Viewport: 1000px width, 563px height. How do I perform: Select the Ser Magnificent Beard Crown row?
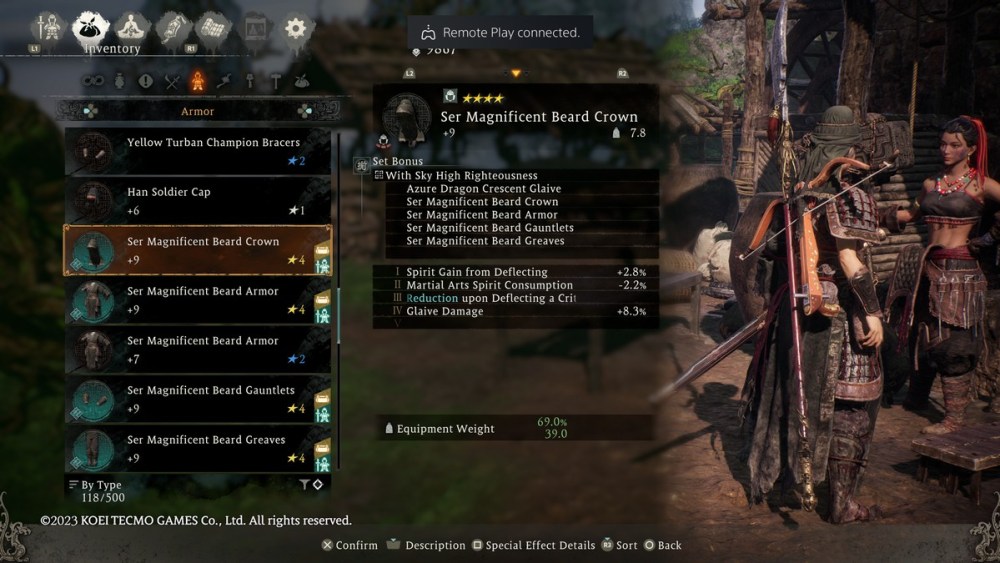(x=198, y=250)
